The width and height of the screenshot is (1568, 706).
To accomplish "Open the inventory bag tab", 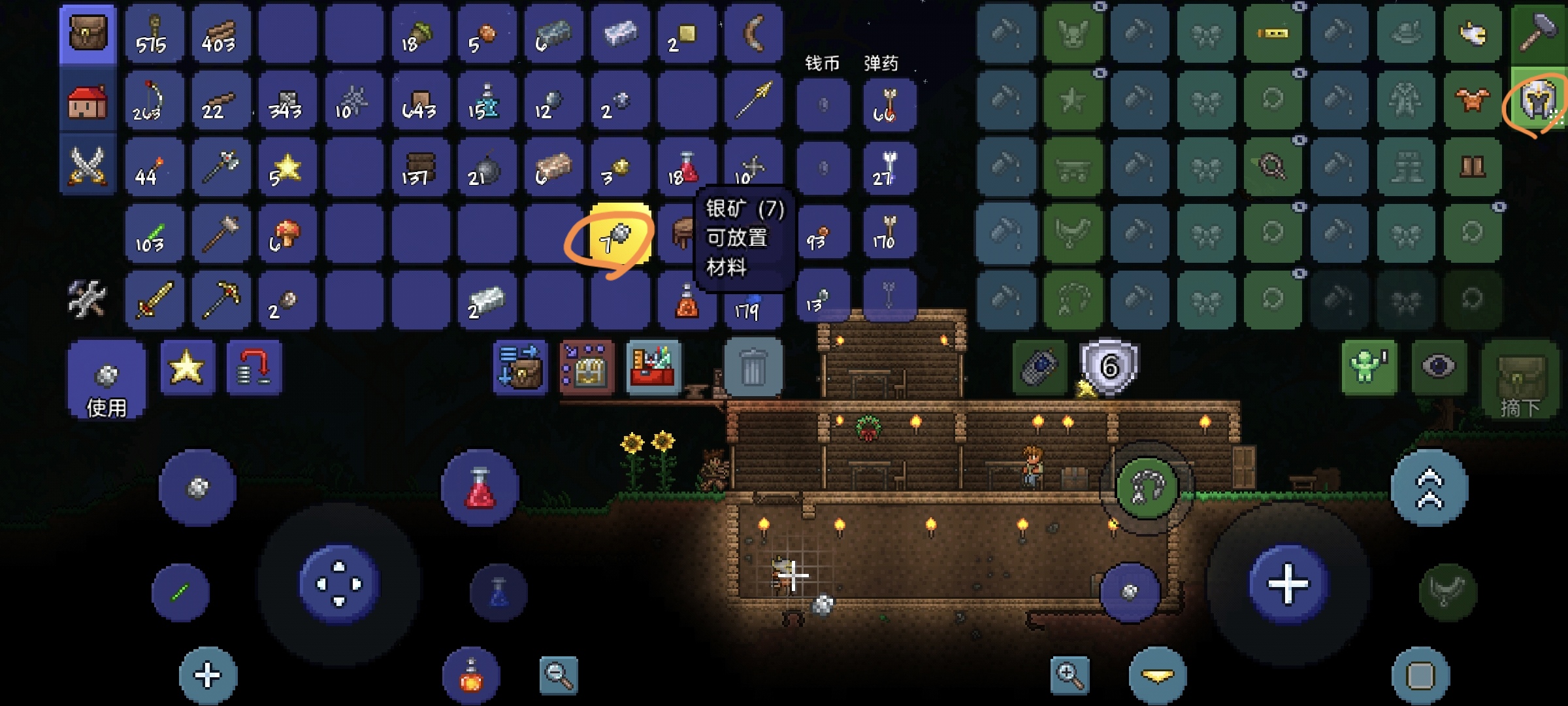I will click(88, 34).
